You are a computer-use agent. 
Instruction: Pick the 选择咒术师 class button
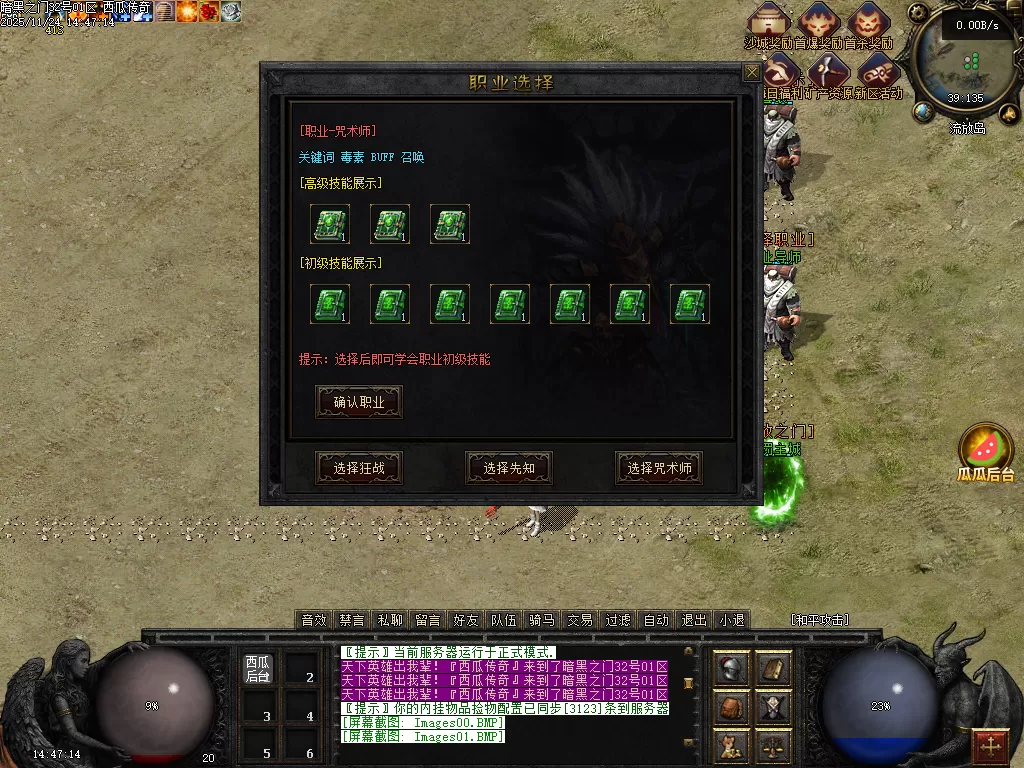point(659,468)
